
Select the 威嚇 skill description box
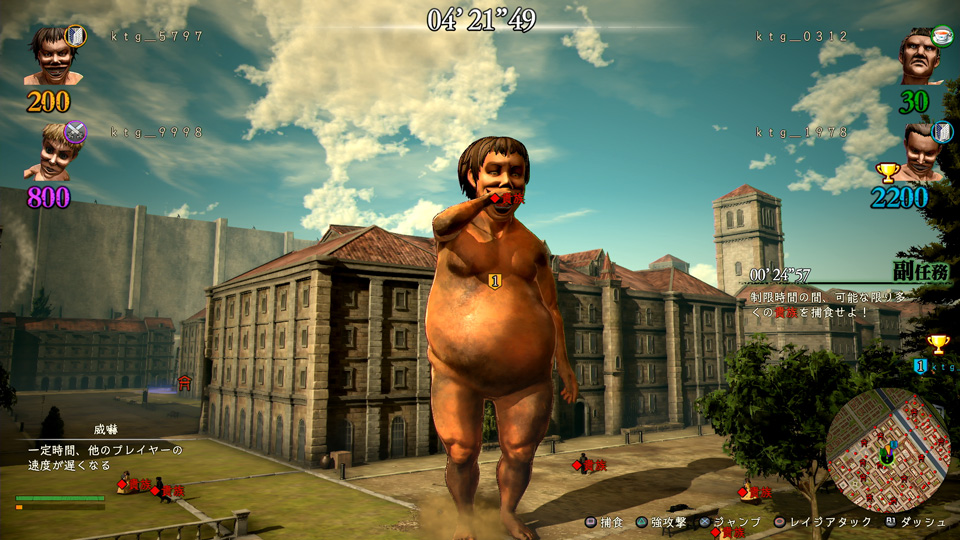point(105,451)
